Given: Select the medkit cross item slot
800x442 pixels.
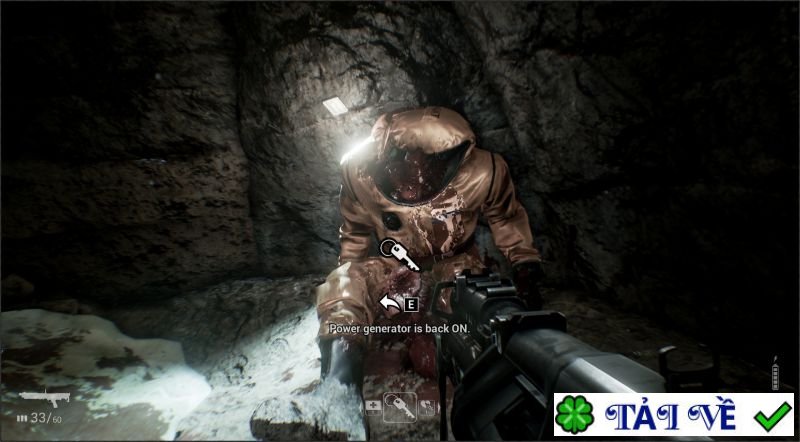Looking at the screenshot, I should point(374,406).
